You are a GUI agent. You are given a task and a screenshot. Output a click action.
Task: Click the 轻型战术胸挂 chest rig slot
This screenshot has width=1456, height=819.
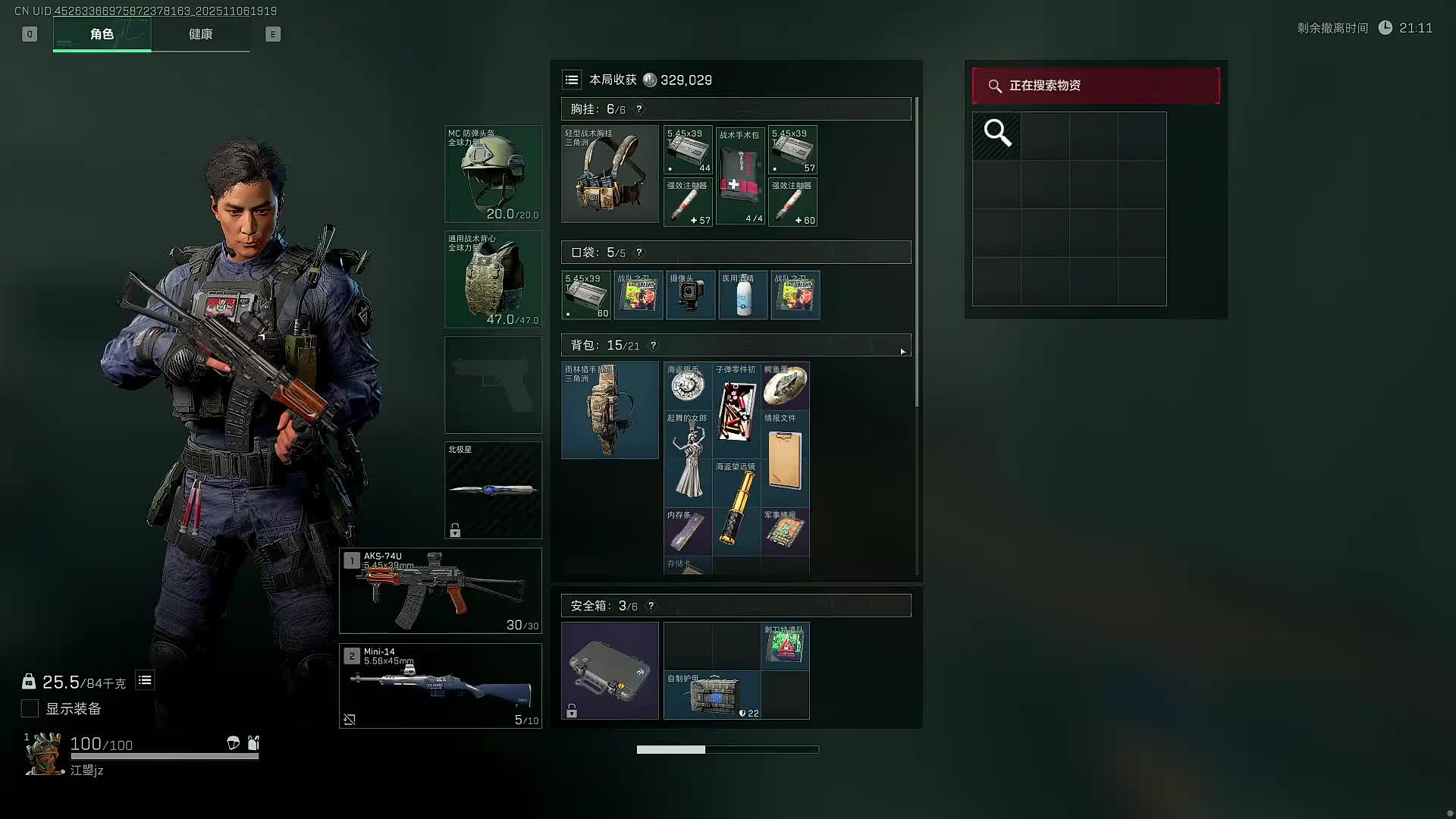[x=610, y=174]
